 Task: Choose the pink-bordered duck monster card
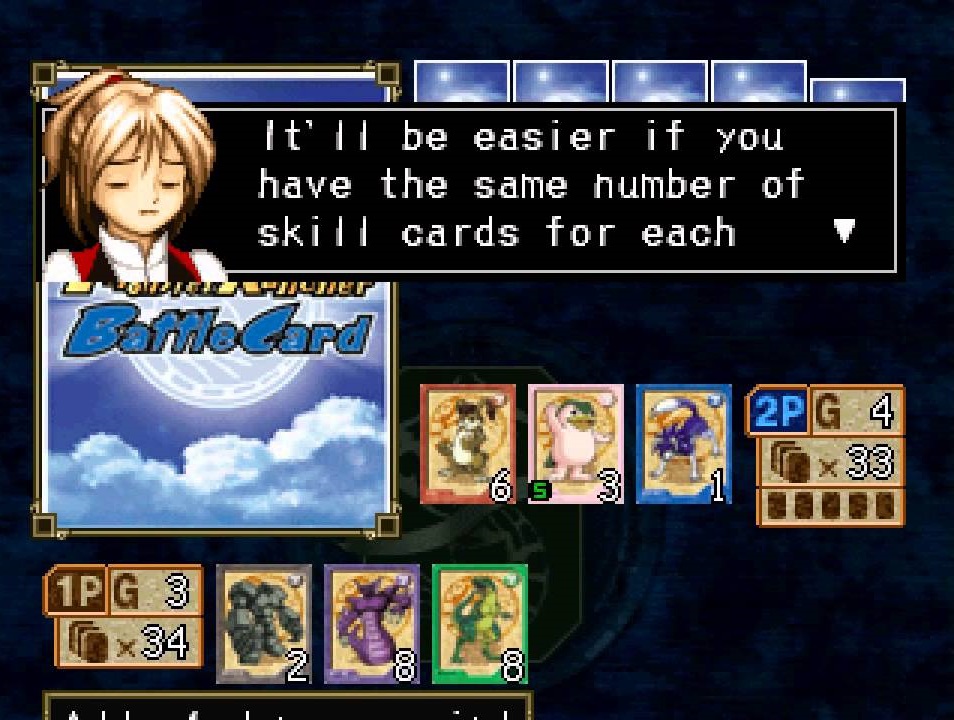coord(575,444)
